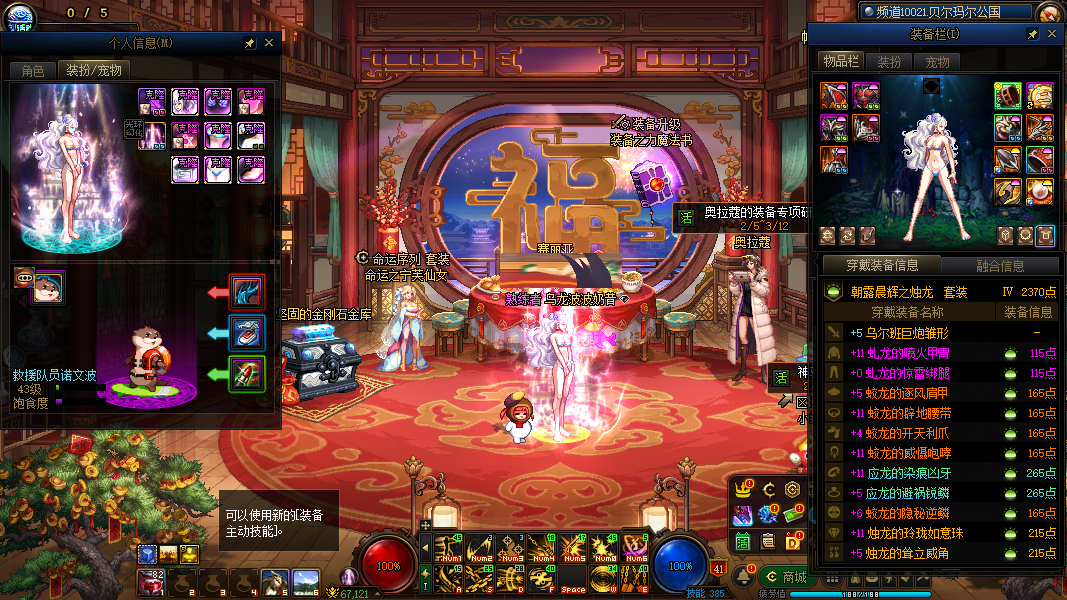Open the 商城 shop button
Image resolution: width=1067 pixels, height=600 pixels.
(x=785, y=577)
